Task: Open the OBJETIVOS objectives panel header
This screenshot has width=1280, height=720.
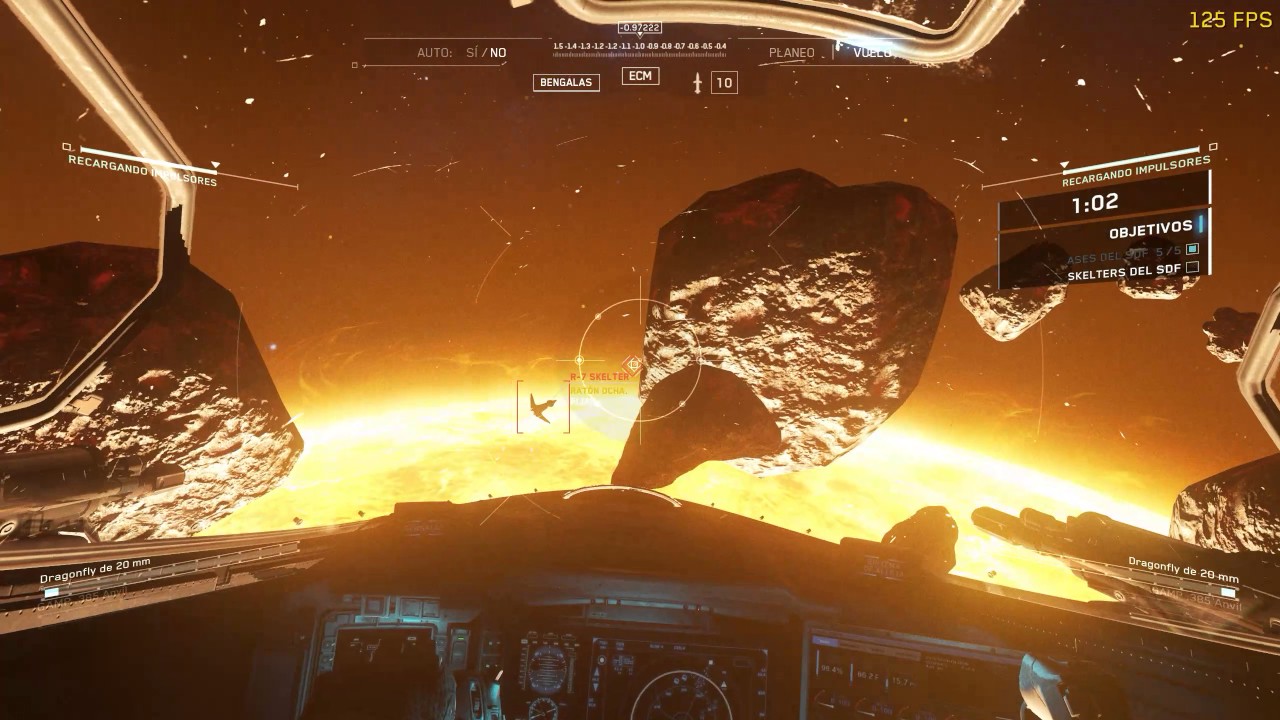Action: click(1150, 229)
